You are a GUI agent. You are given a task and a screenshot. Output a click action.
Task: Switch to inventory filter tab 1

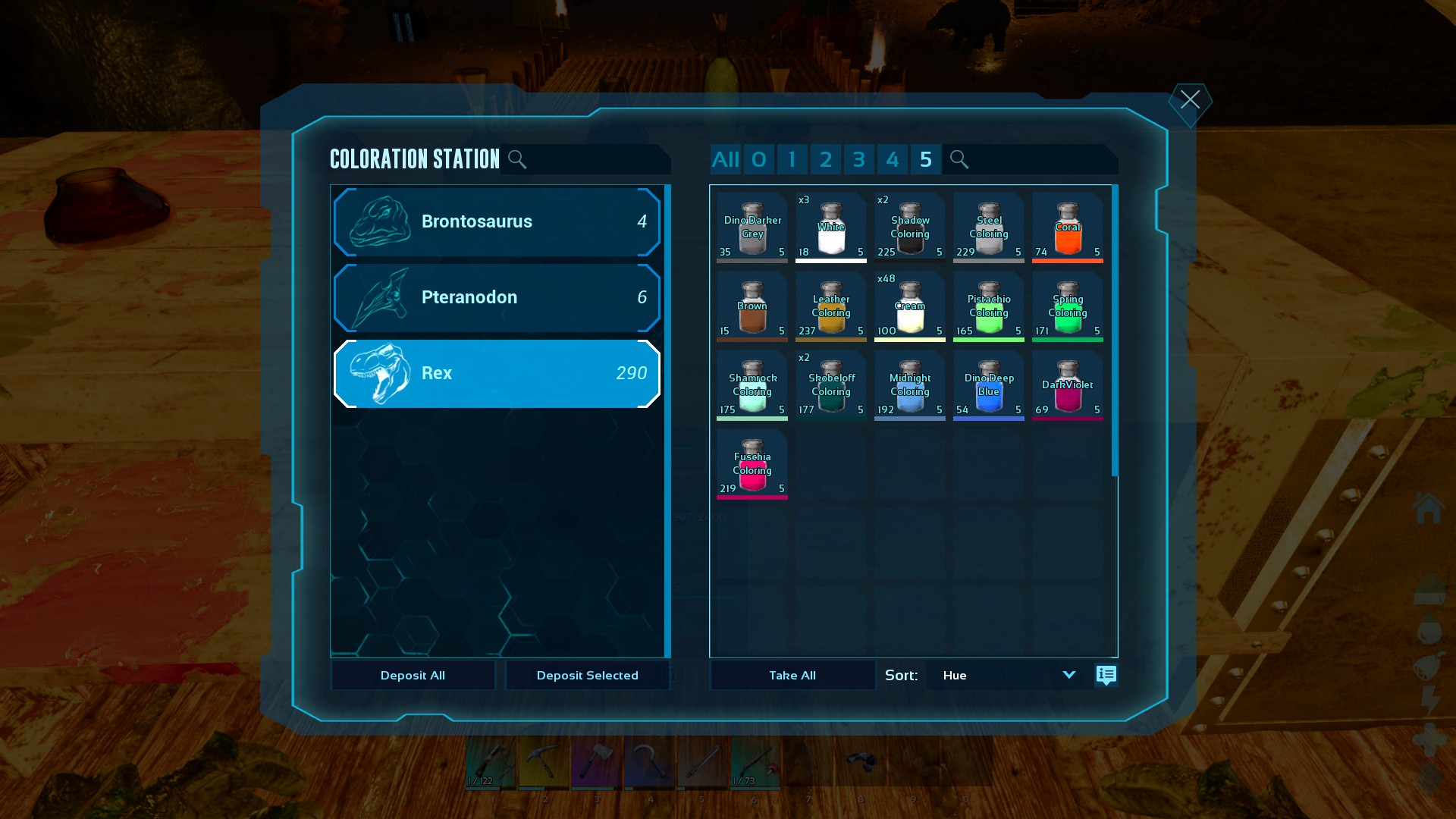point(792,159)
